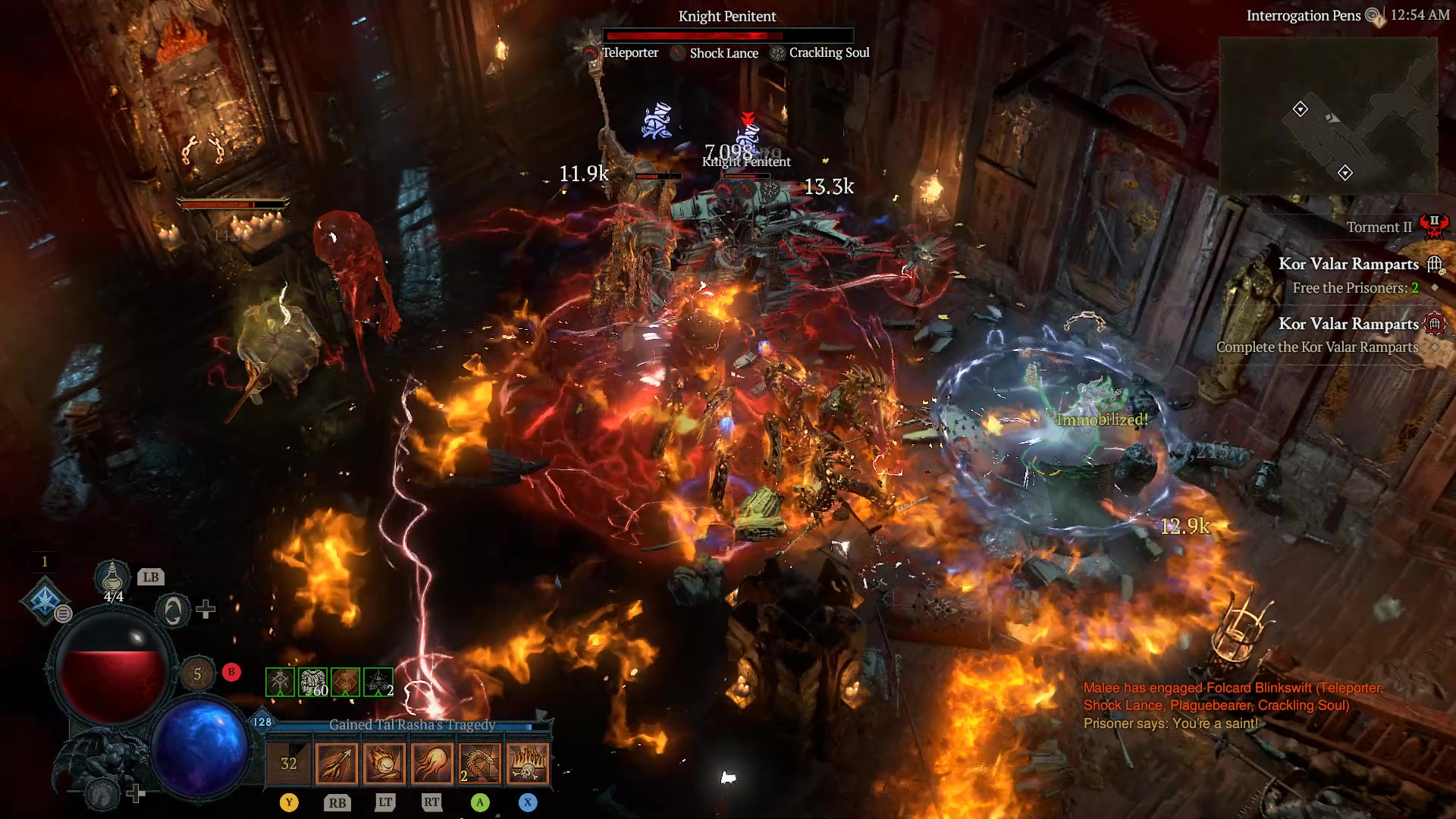The image size is (1456, 819).
Task: Click the red B button consumable prompt
Action: (x=231, y=672)
